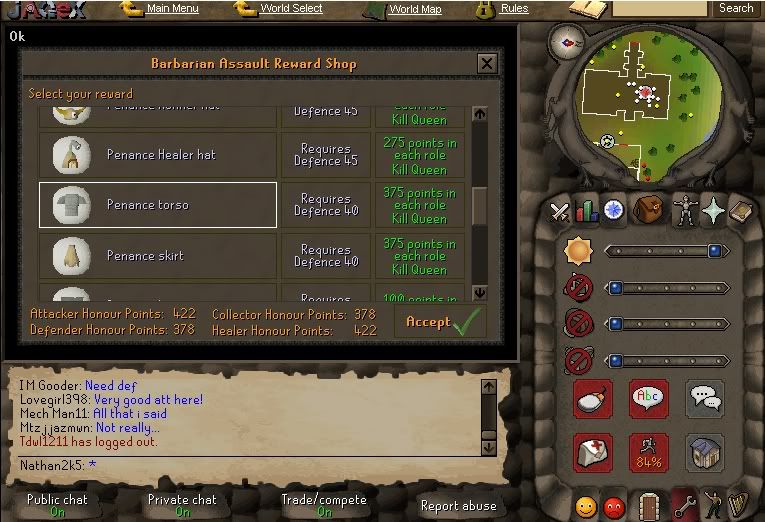Toggle Public chat setting
Image resolution: width=765 pixels, height=522 pixels.
58,505
